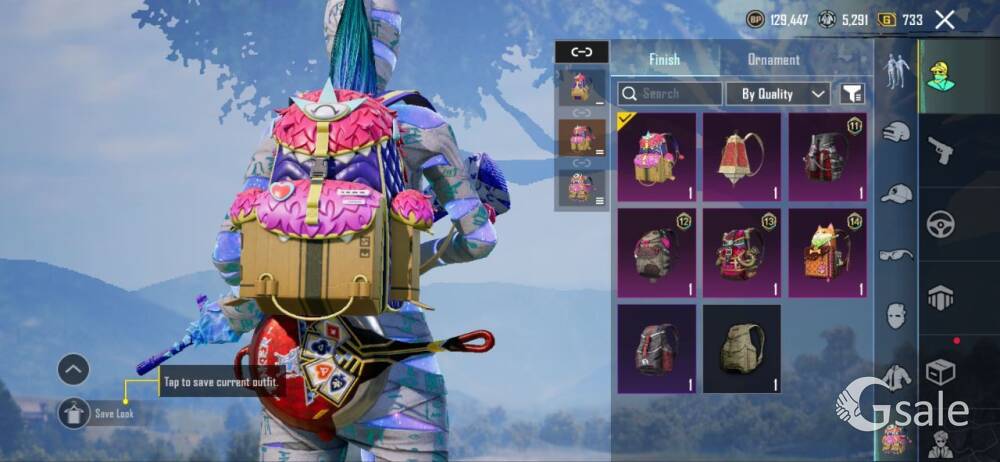Viewport: 1000px width, 462px height.
Task: Choose the fox backpack skin marked 14
Action: [827, 252]
